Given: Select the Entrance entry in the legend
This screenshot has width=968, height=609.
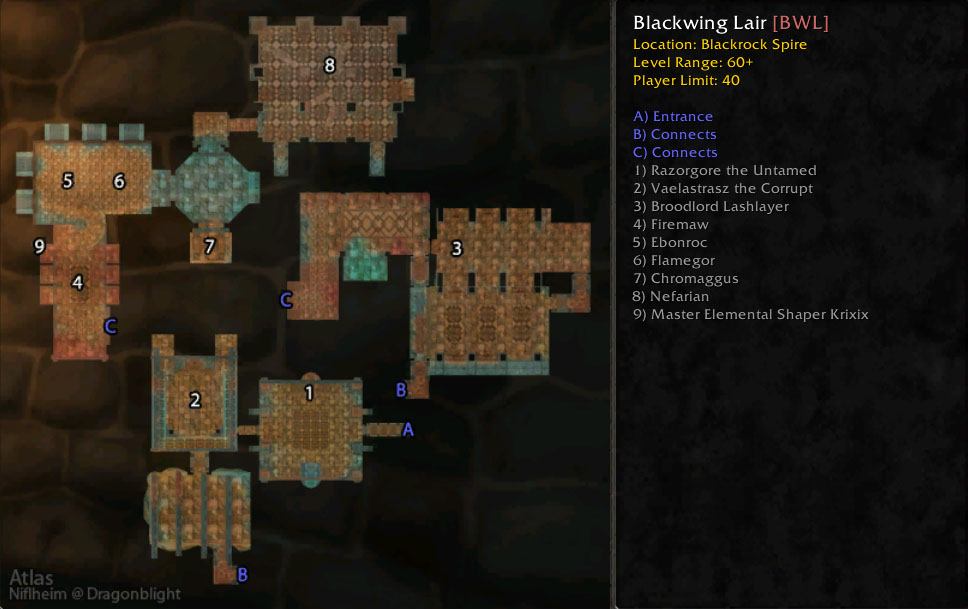Looking at the screenshot, I should [x=673, y=117].
